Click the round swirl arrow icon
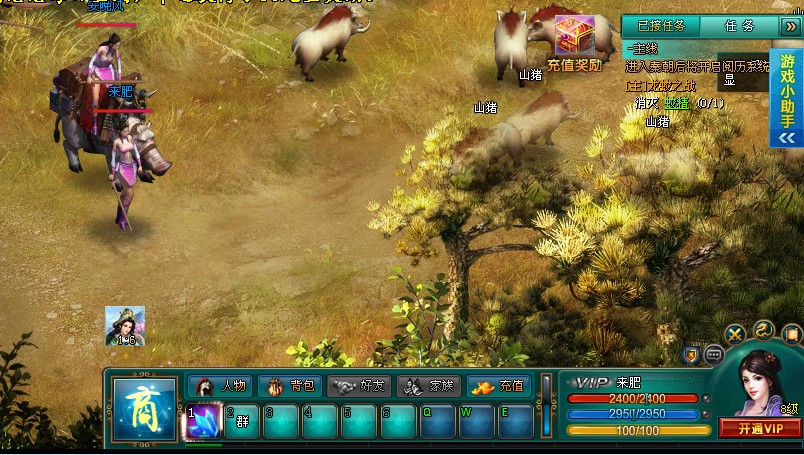 tap(764, 329)
